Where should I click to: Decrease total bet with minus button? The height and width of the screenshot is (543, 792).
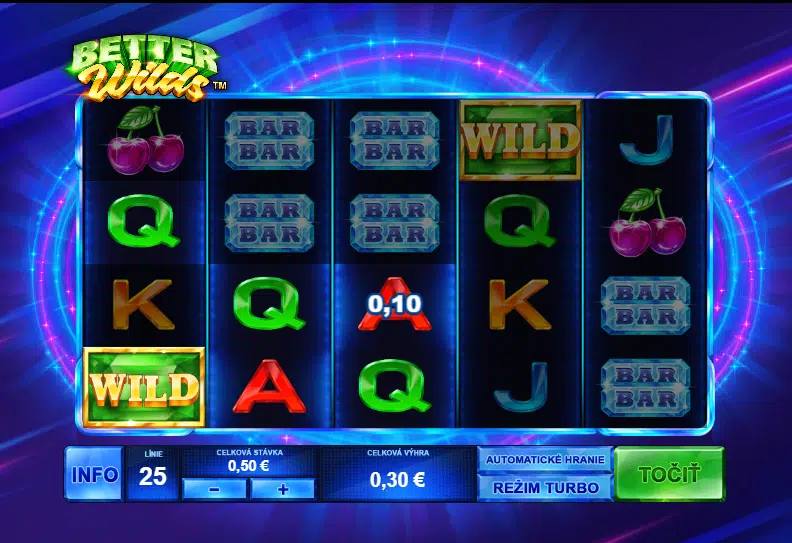tap(214, 489)
